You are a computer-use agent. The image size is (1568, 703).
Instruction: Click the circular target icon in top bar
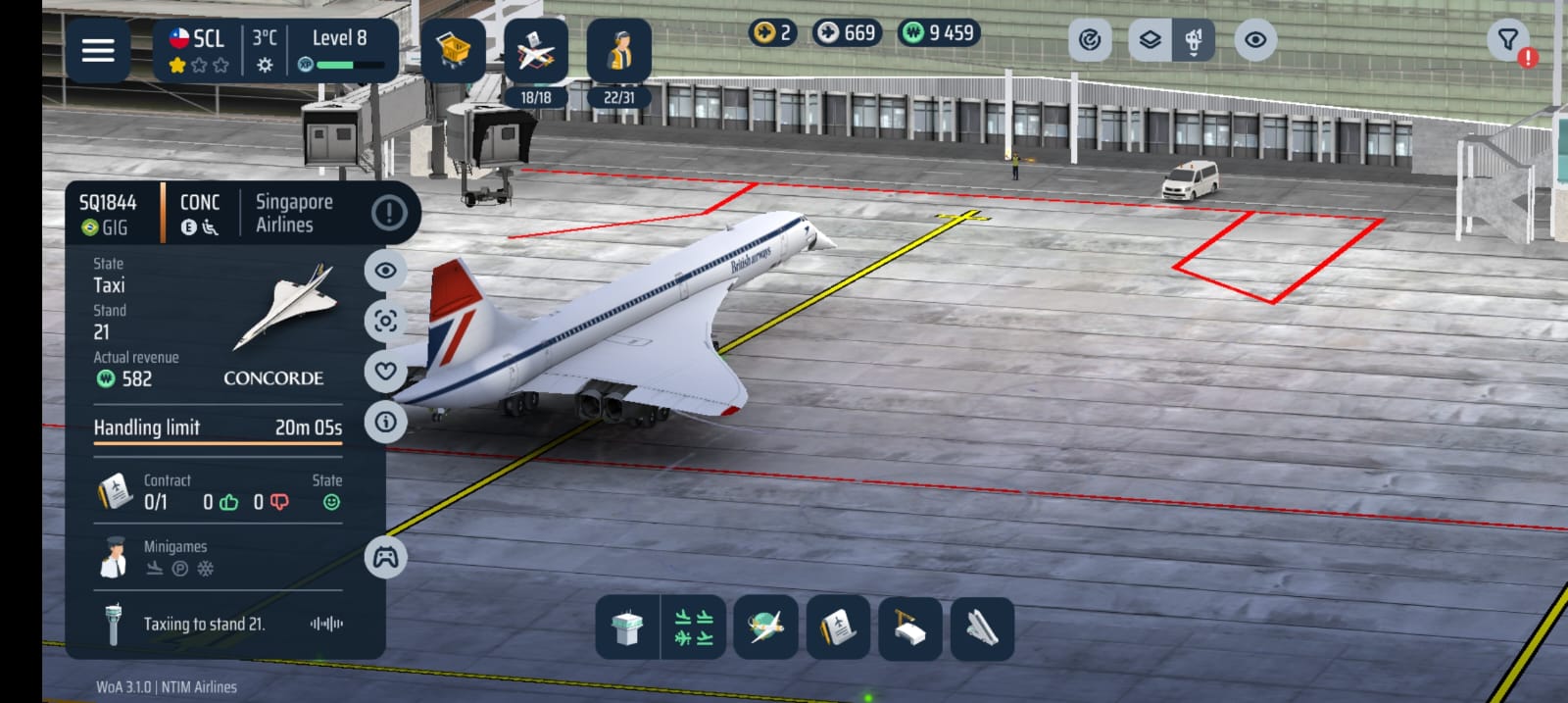1089,40
